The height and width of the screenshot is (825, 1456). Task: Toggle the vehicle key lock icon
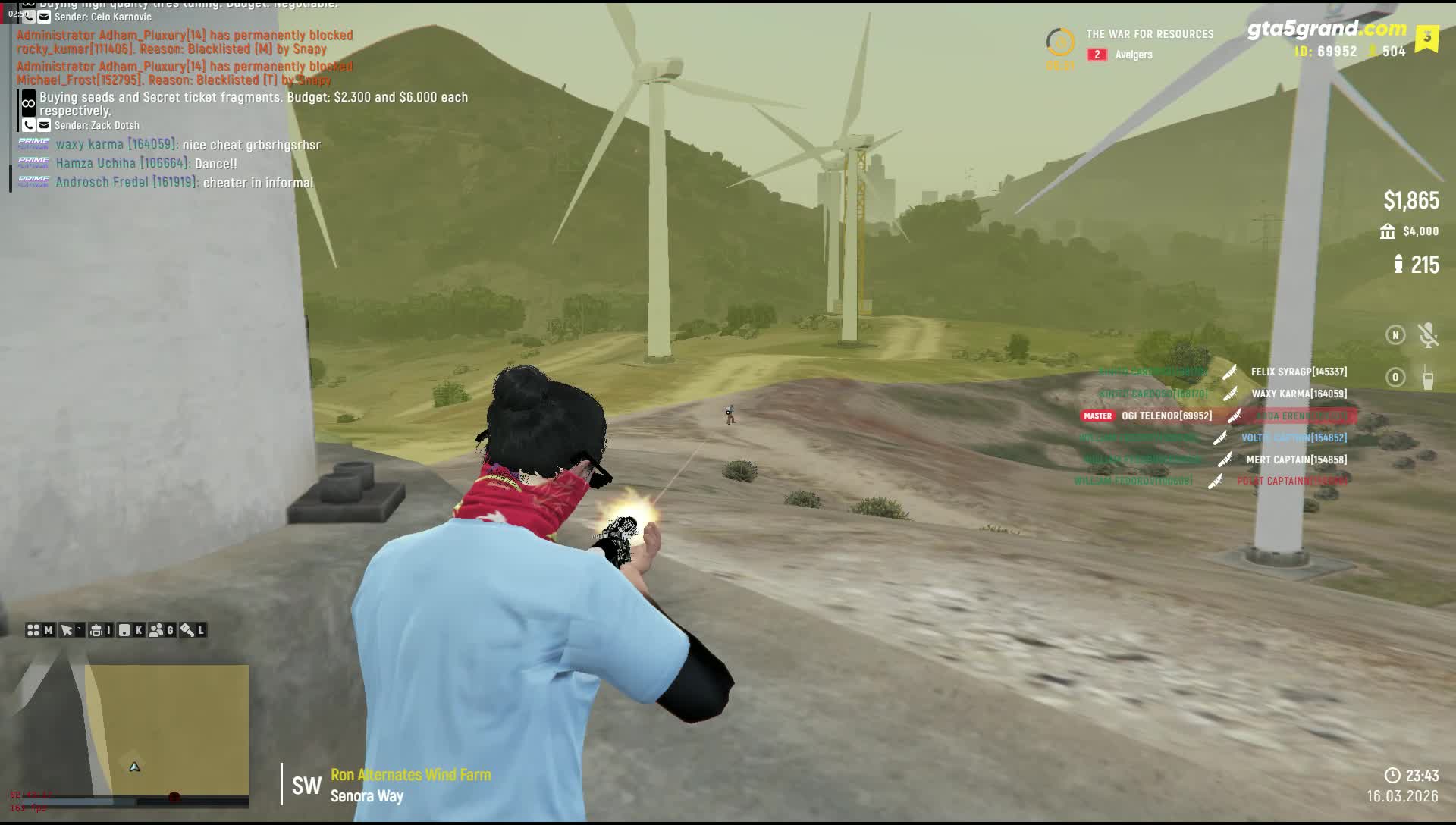pos(187,630)
